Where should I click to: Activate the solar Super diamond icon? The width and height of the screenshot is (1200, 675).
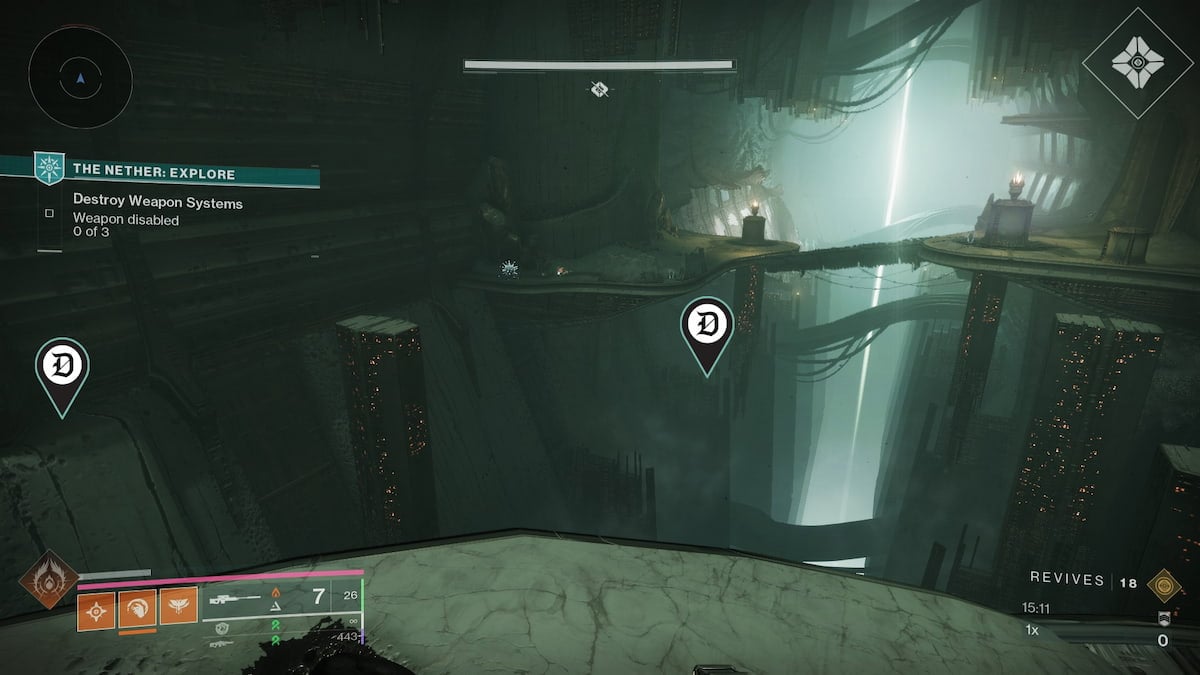49,580
